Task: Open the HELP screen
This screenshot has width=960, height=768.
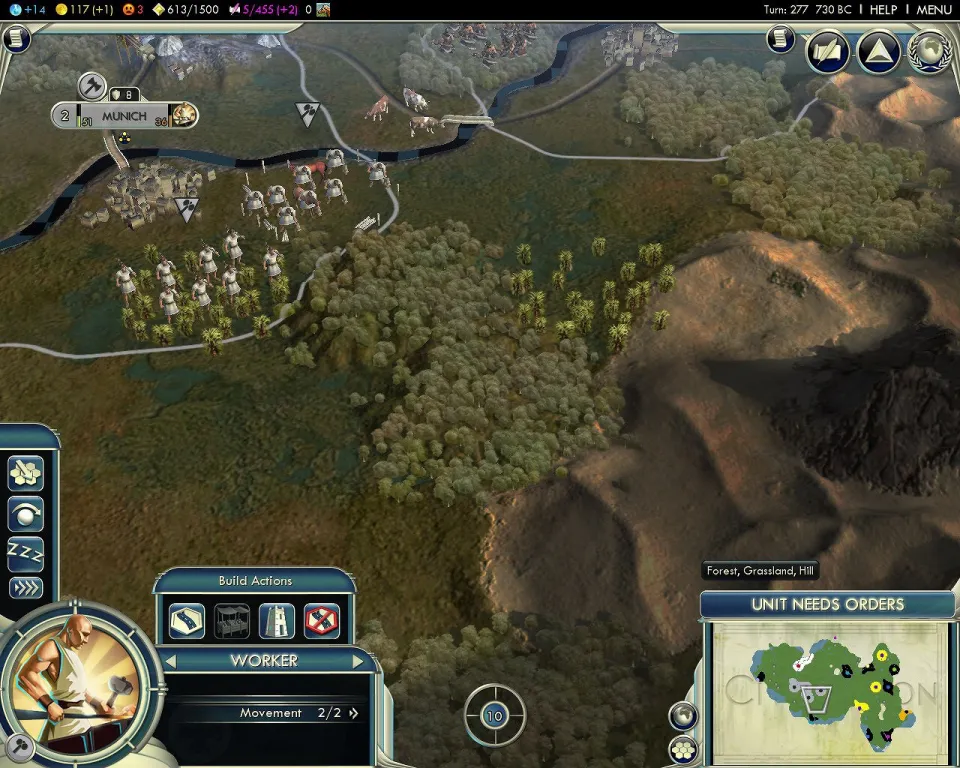Action: point(883,9)
